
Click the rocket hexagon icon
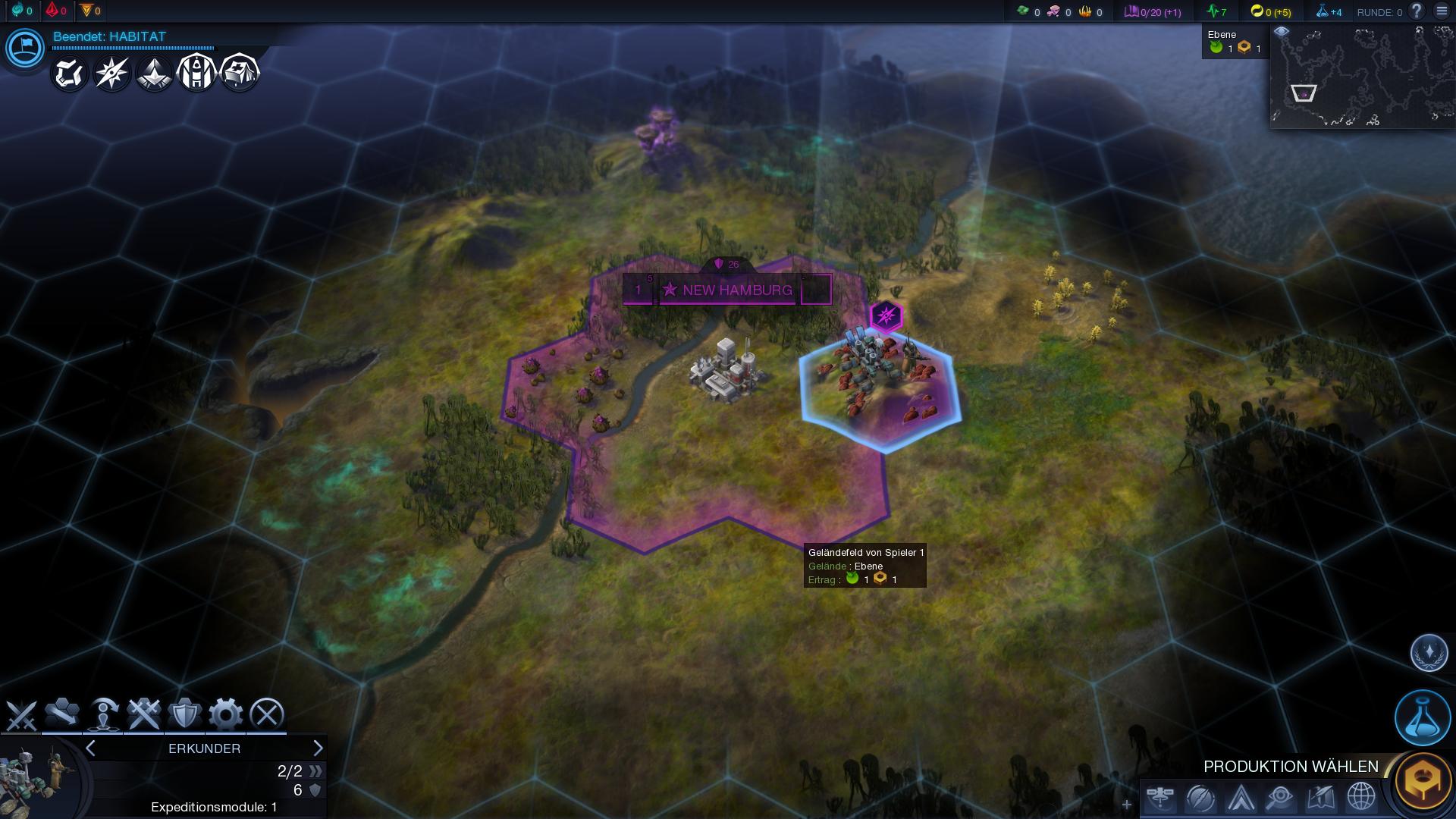pyautogui.click(x=196, y=74)
